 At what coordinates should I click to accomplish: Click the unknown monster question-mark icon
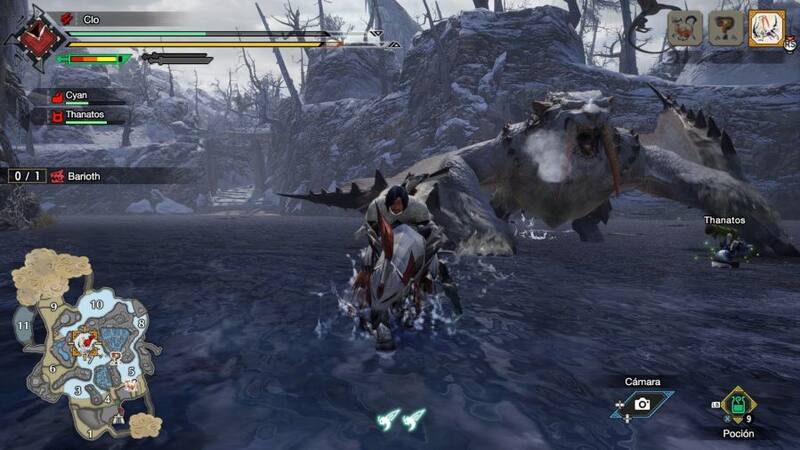tap(725, 28)
